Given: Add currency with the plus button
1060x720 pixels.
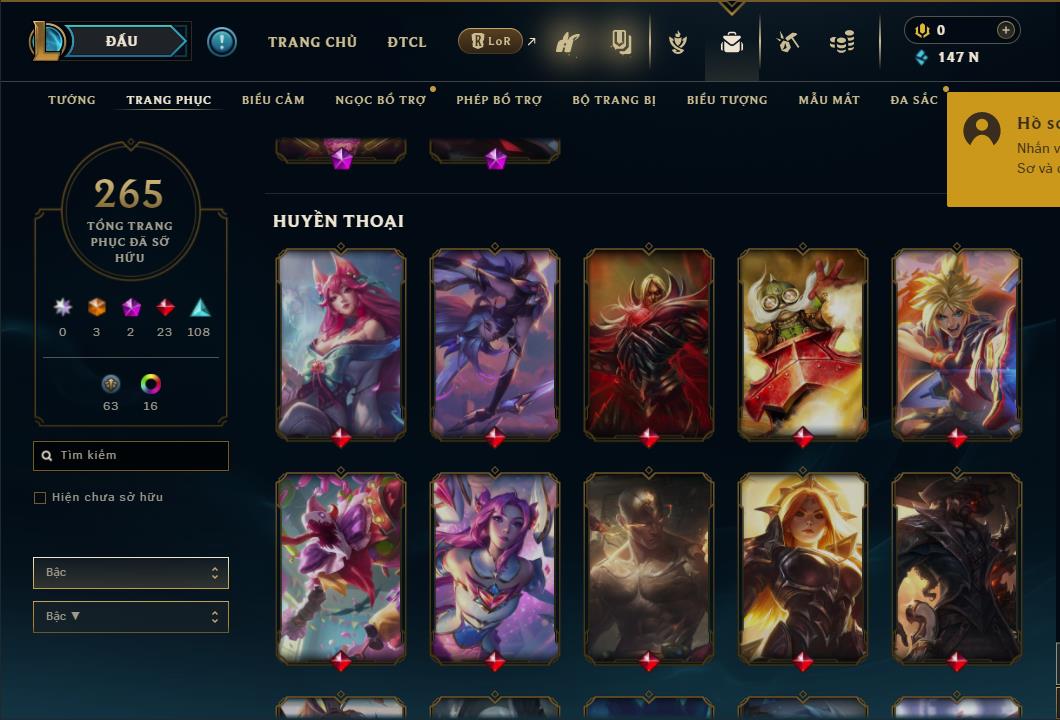Looking at the screenshot, I should (1005, 30).
